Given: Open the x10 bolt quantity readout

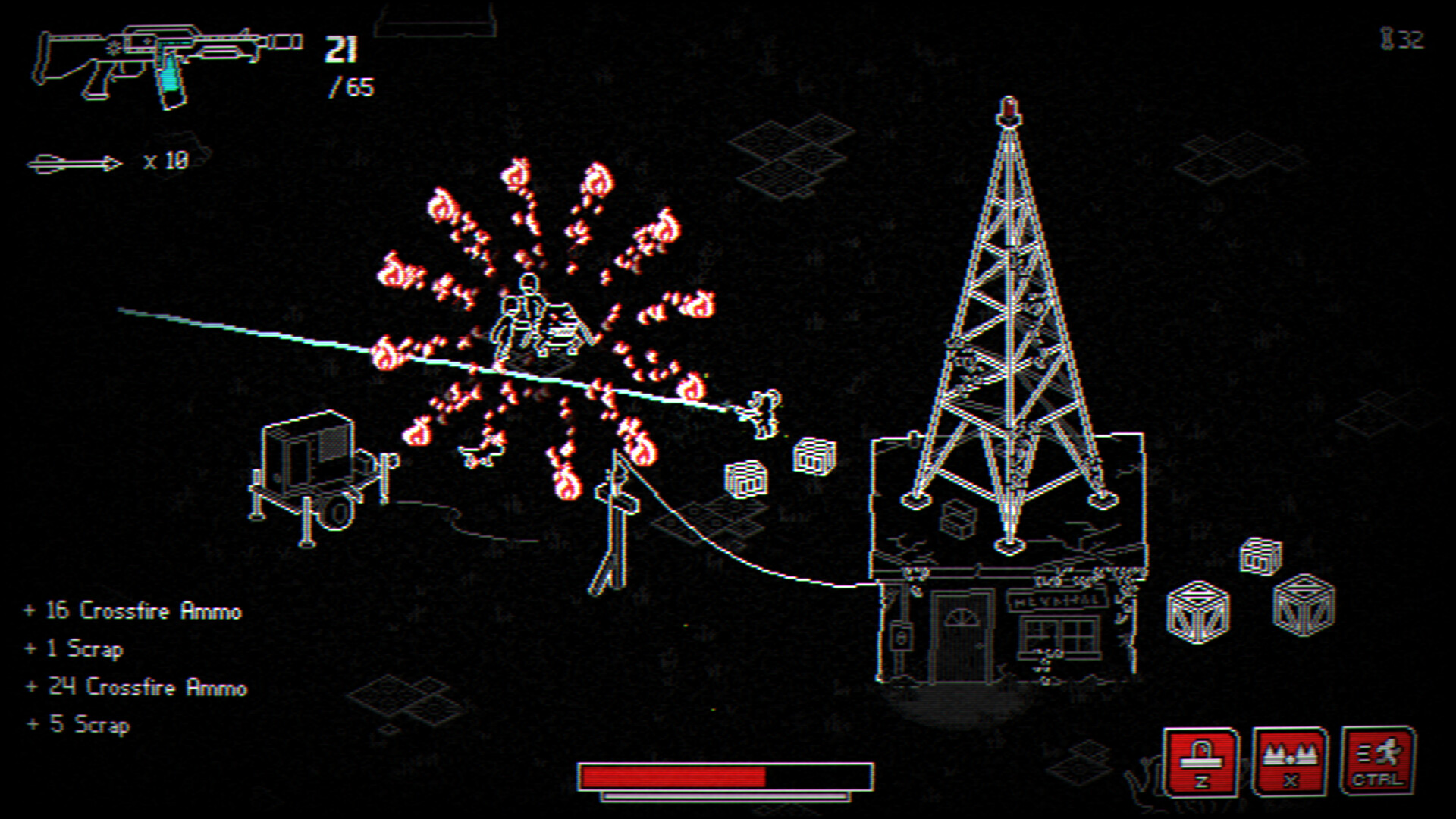Looking at the screenshot, I should (x=165, y=162).
